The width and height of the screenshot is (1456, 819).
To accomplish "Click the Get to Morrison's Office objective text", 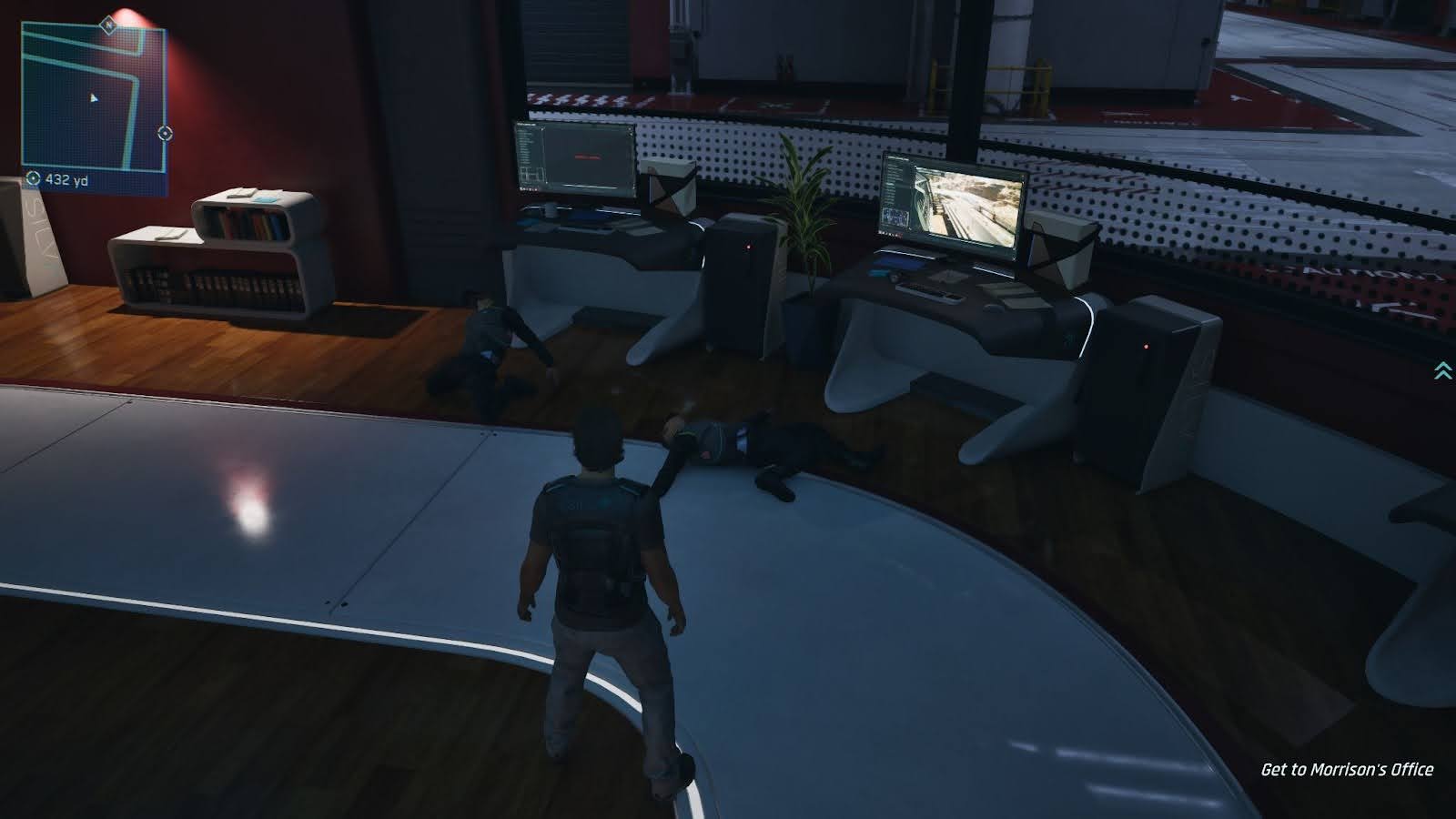I will 1345,770.
